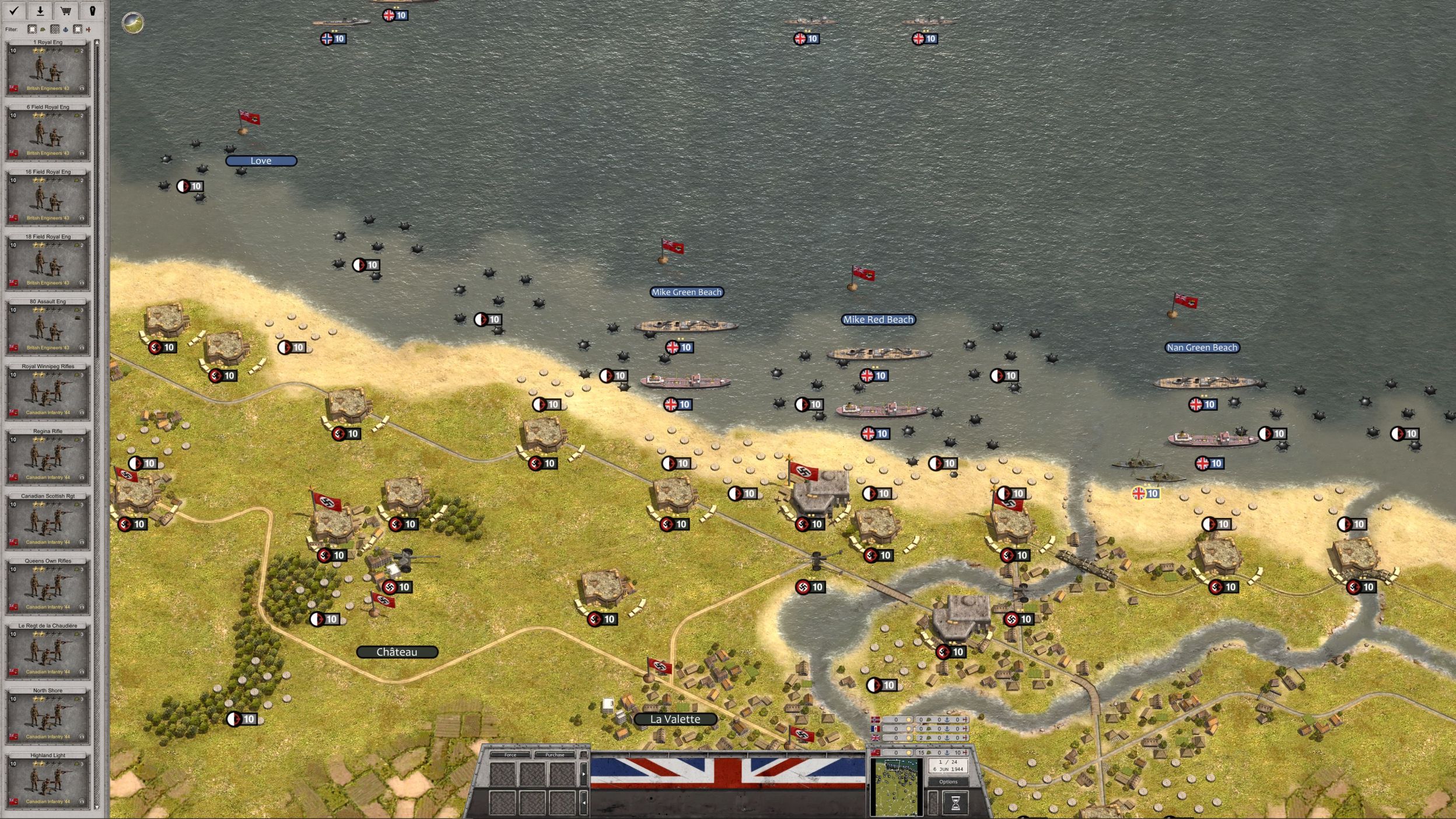End the turn with the hourglass button
The width and height of the screenshot is (1456, 819).
point(955,803)
